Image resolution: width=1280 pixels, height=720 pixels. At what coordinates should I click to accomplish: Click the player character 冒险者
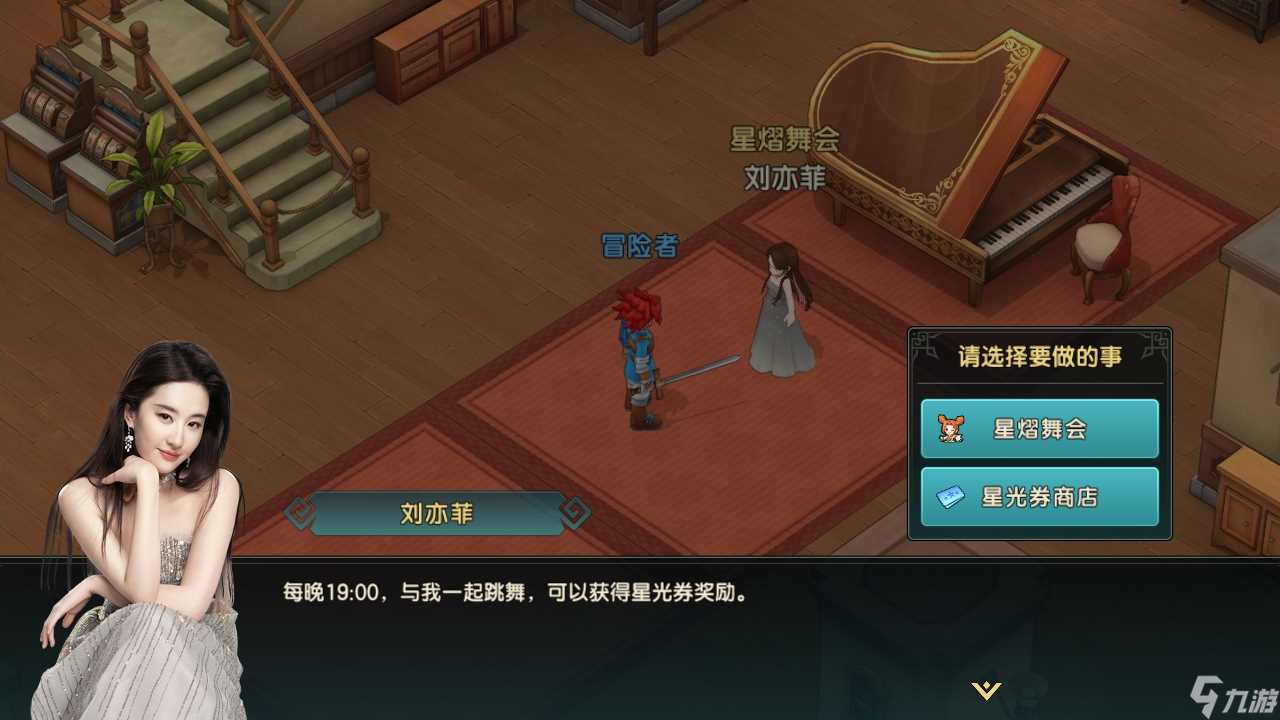tap(638, 350)
